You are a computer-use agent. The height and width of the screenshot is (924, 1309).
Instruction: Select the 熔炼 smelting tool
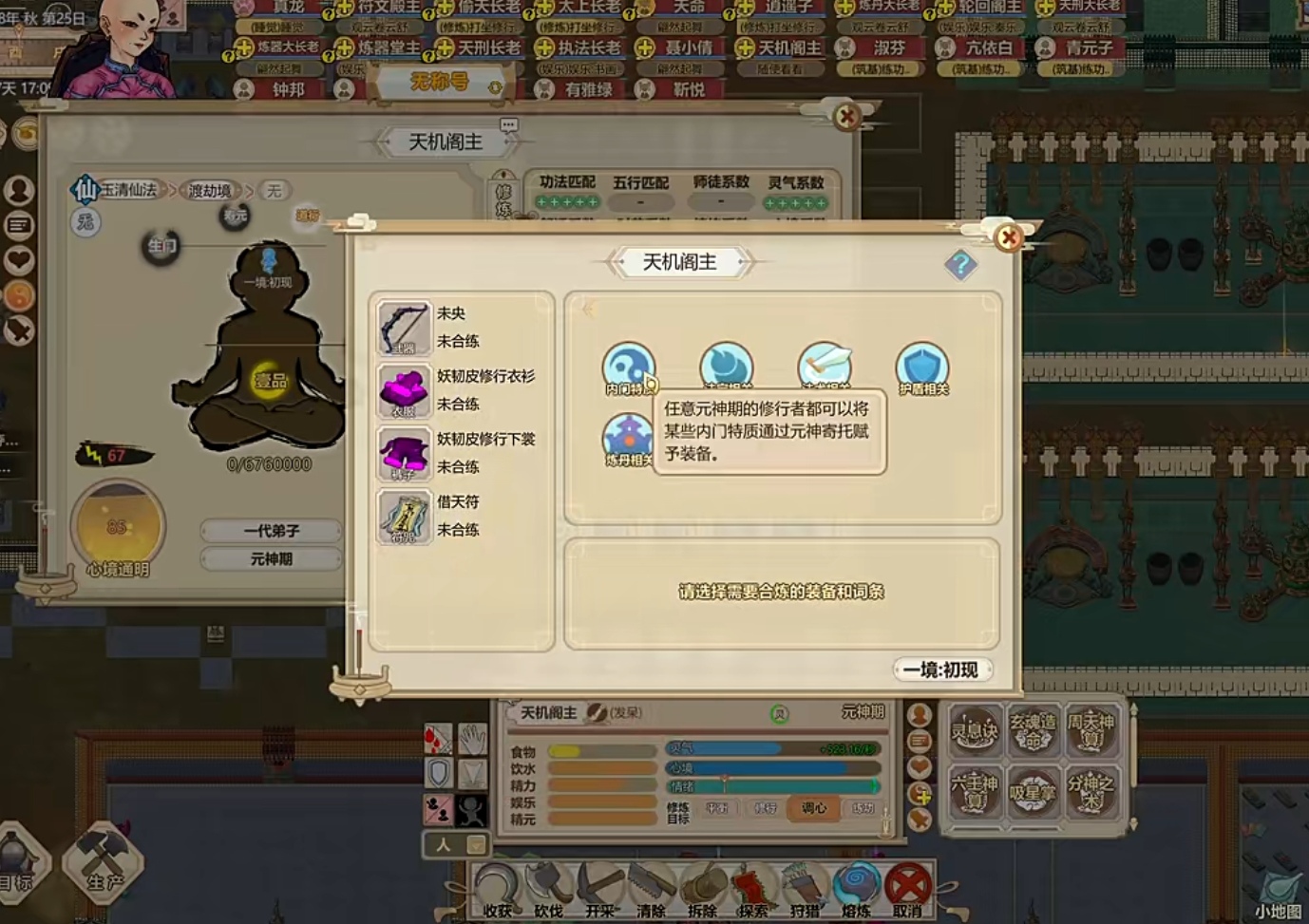(856, 890)
